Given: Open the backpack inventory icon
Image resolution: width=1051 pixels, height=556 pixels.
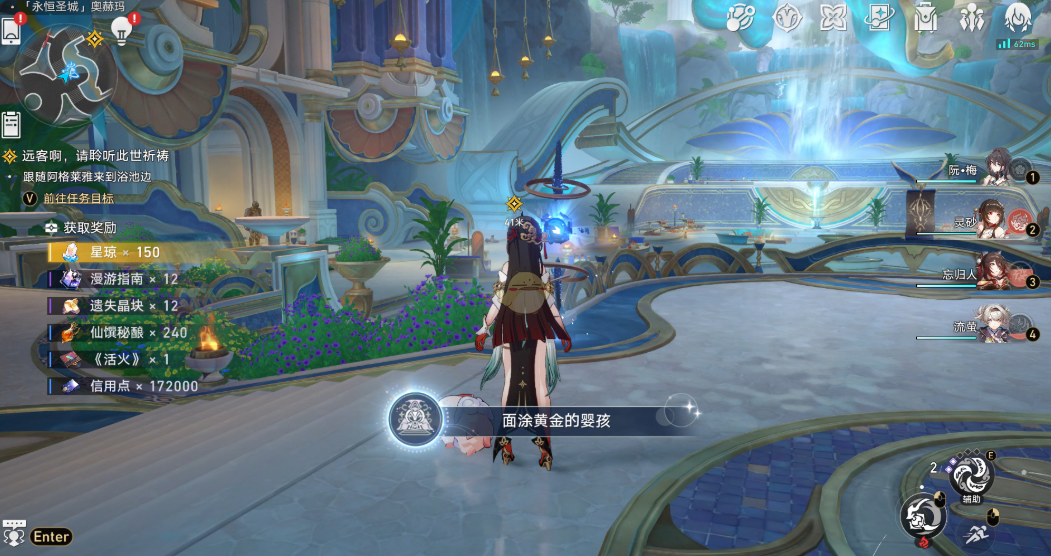Looking at the screenshot, I should 926,18.
